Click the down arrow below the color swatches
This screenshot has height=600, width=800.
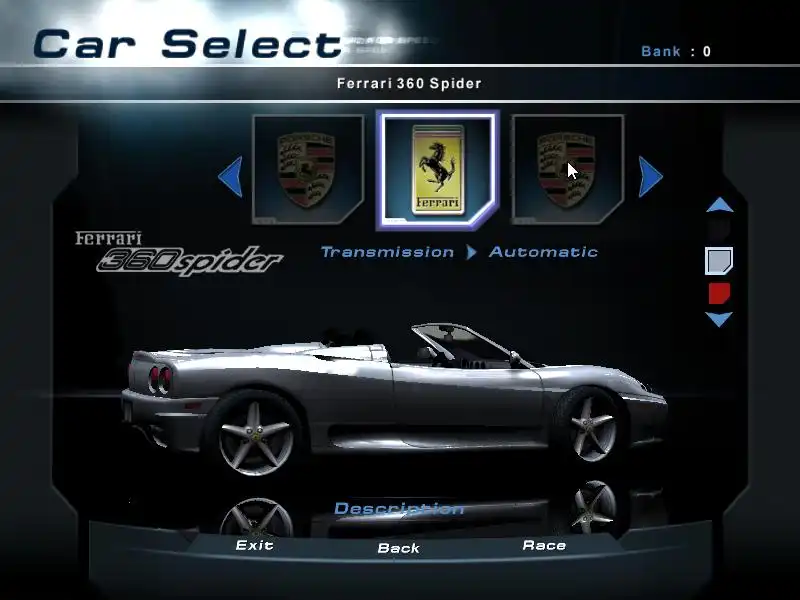[720, 320]
